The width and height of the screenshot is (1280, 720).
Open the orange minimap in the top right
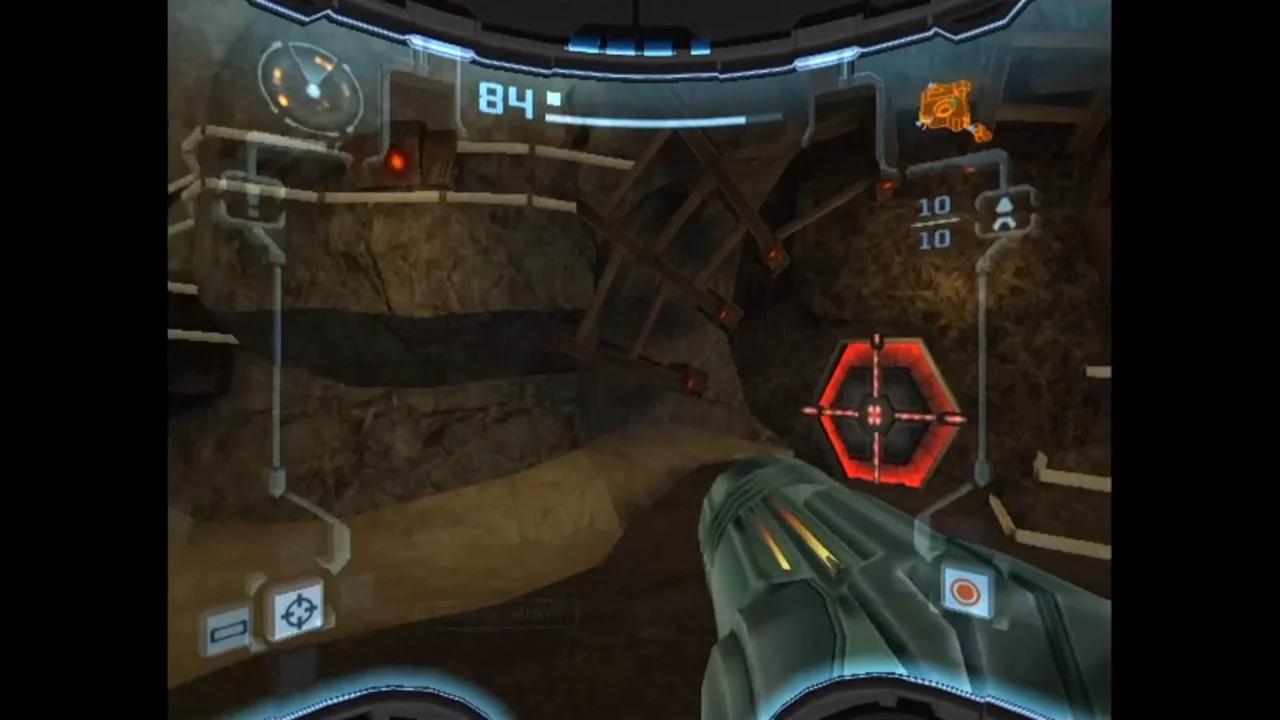tap(946, 108)
